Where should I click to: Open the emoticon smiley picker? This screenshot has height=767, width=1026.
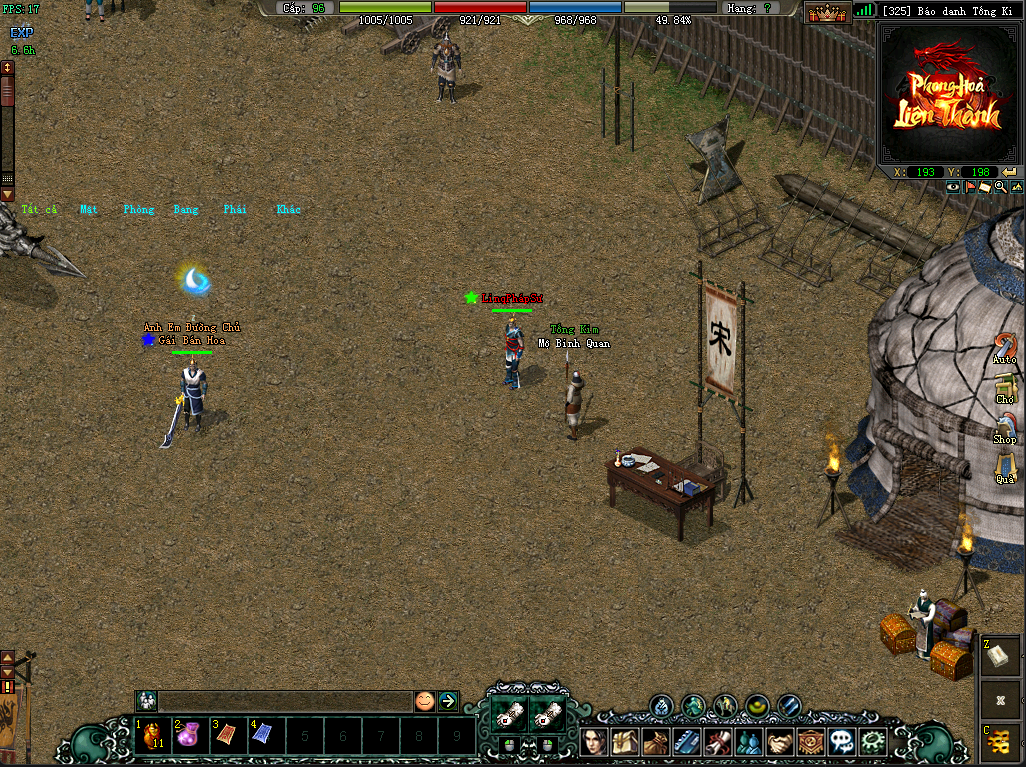point(425,701)
